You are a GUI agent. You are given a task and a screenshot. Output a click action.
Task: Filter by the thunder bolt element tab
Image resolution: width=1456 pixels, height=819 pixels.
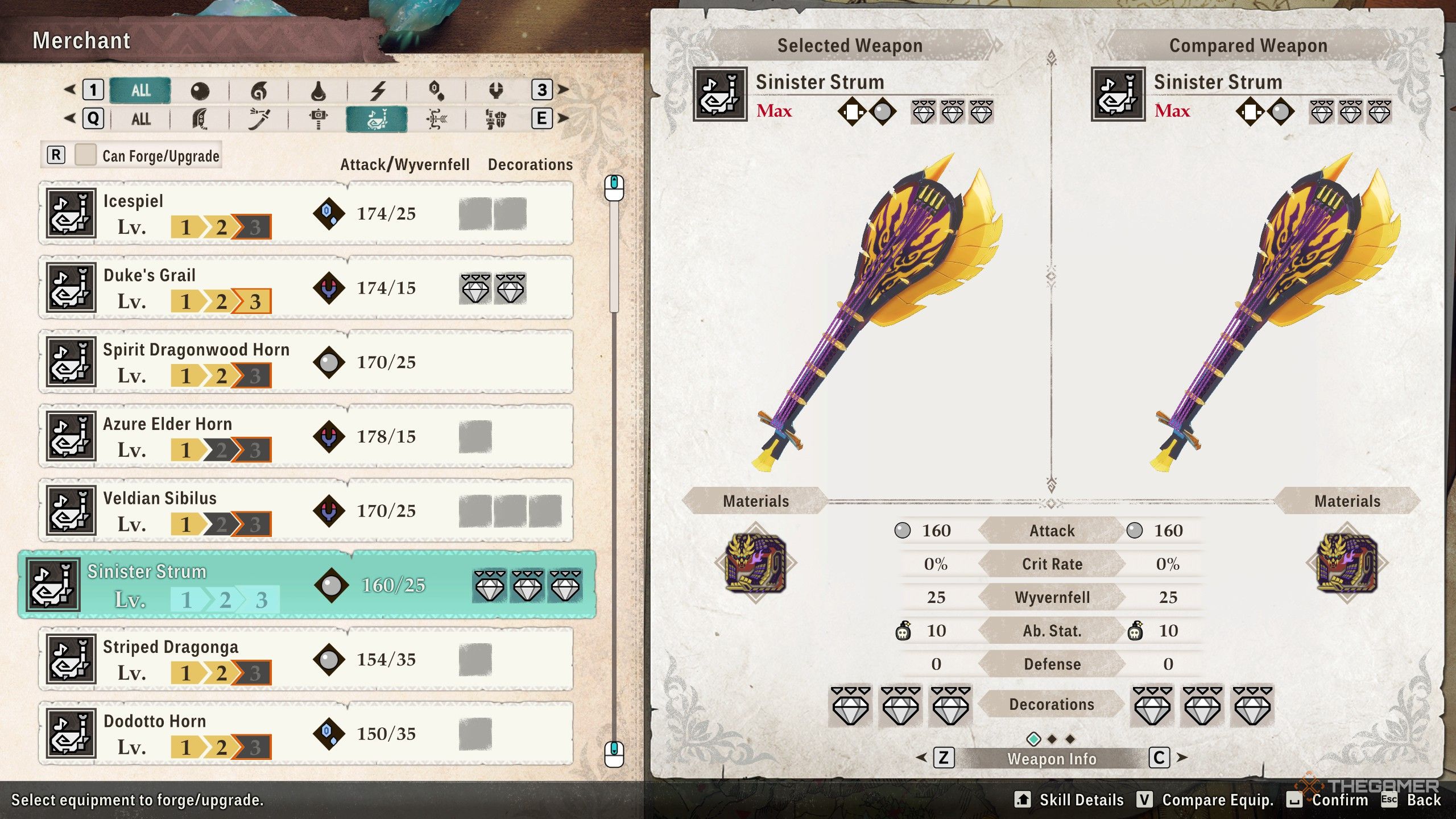pyautogui.click(x=378, y=90)
